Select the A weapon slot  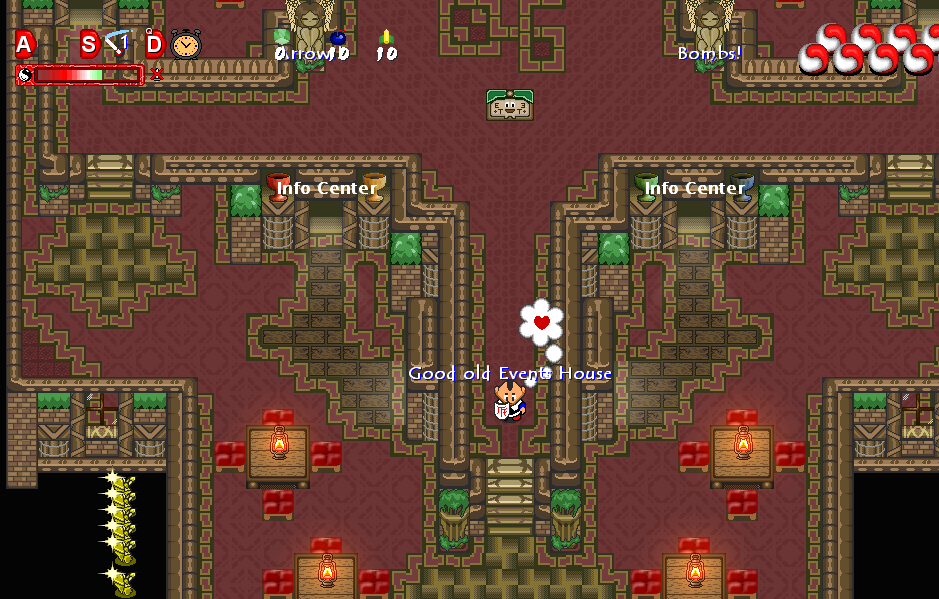tap(25, 44)
